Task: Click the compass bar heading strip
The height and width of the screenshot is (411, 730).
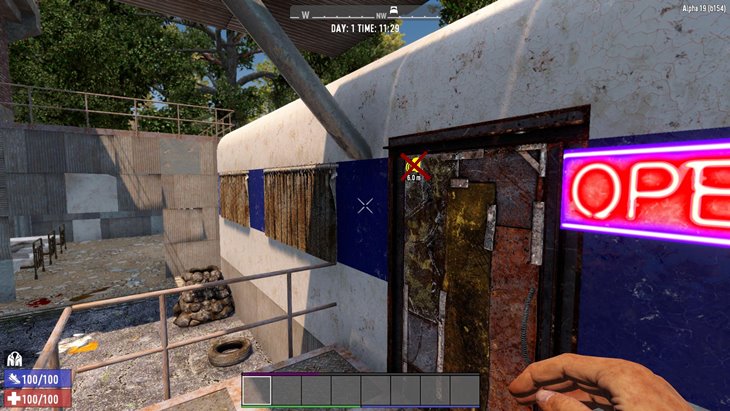Action: tap(364, 14)
